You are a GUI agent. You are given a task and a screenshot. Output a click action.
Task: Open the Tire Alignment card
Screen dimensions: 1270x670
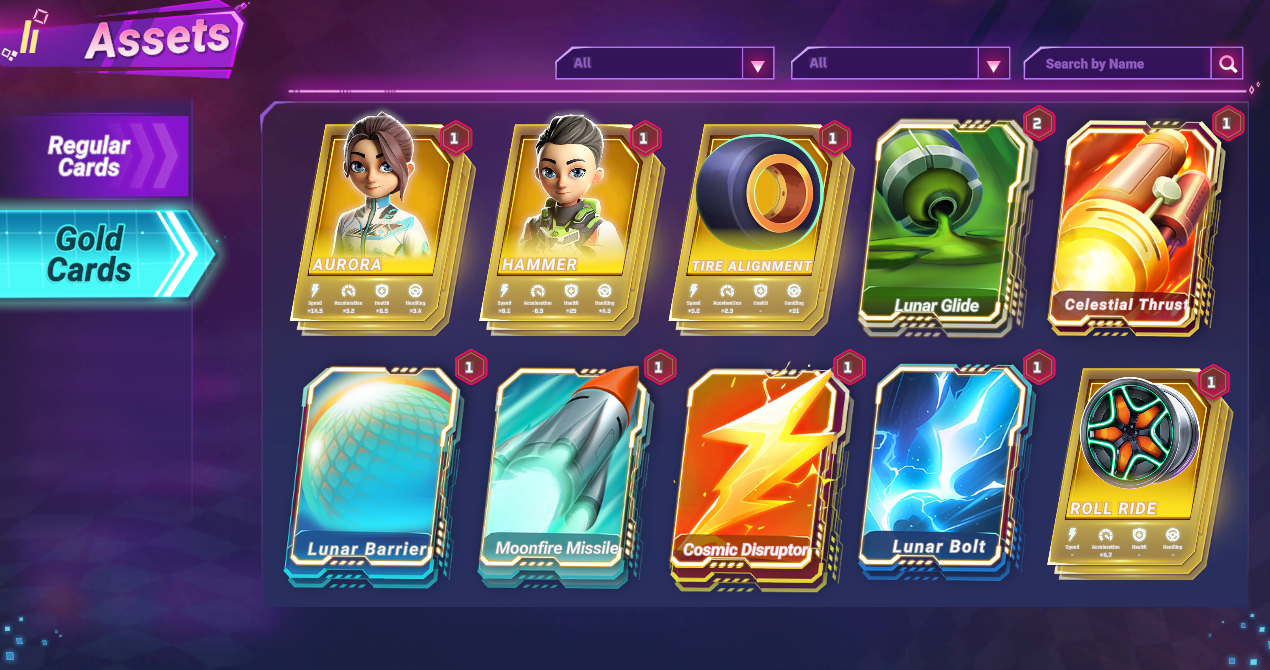(760, 225)
